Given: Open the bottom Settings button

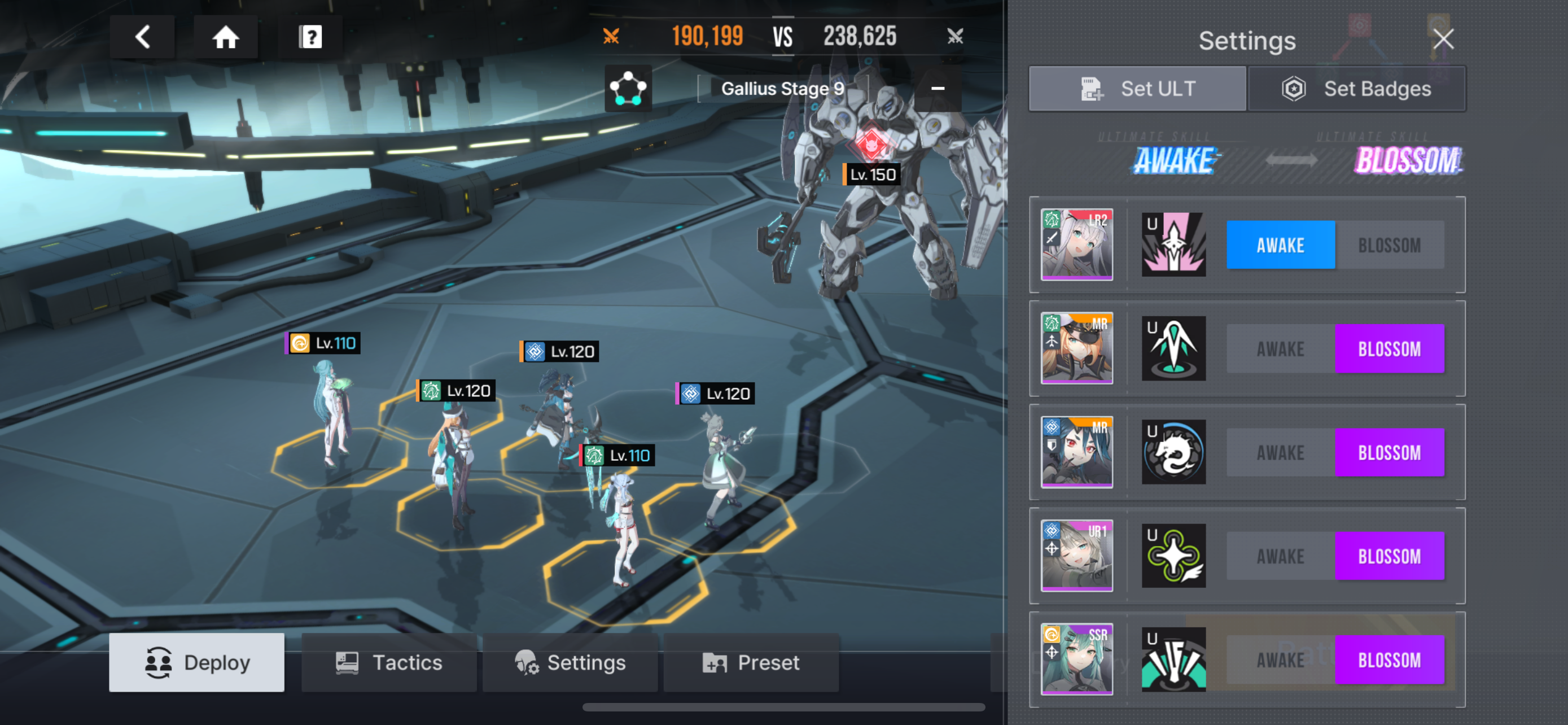Looking at the screenshot, I should [570, 662].
